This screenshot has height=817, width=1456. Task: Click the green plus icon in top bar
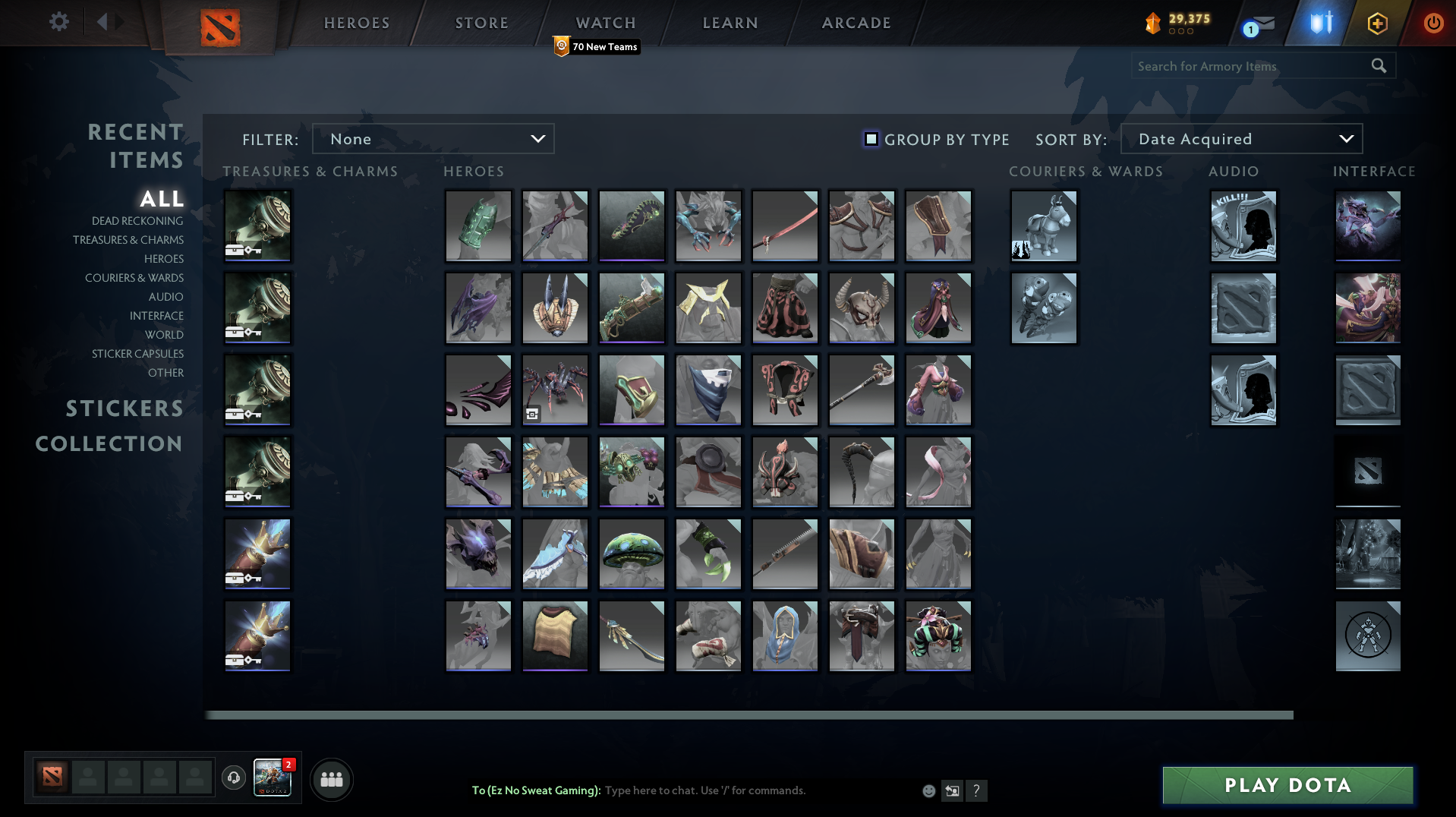[1376, 22]
